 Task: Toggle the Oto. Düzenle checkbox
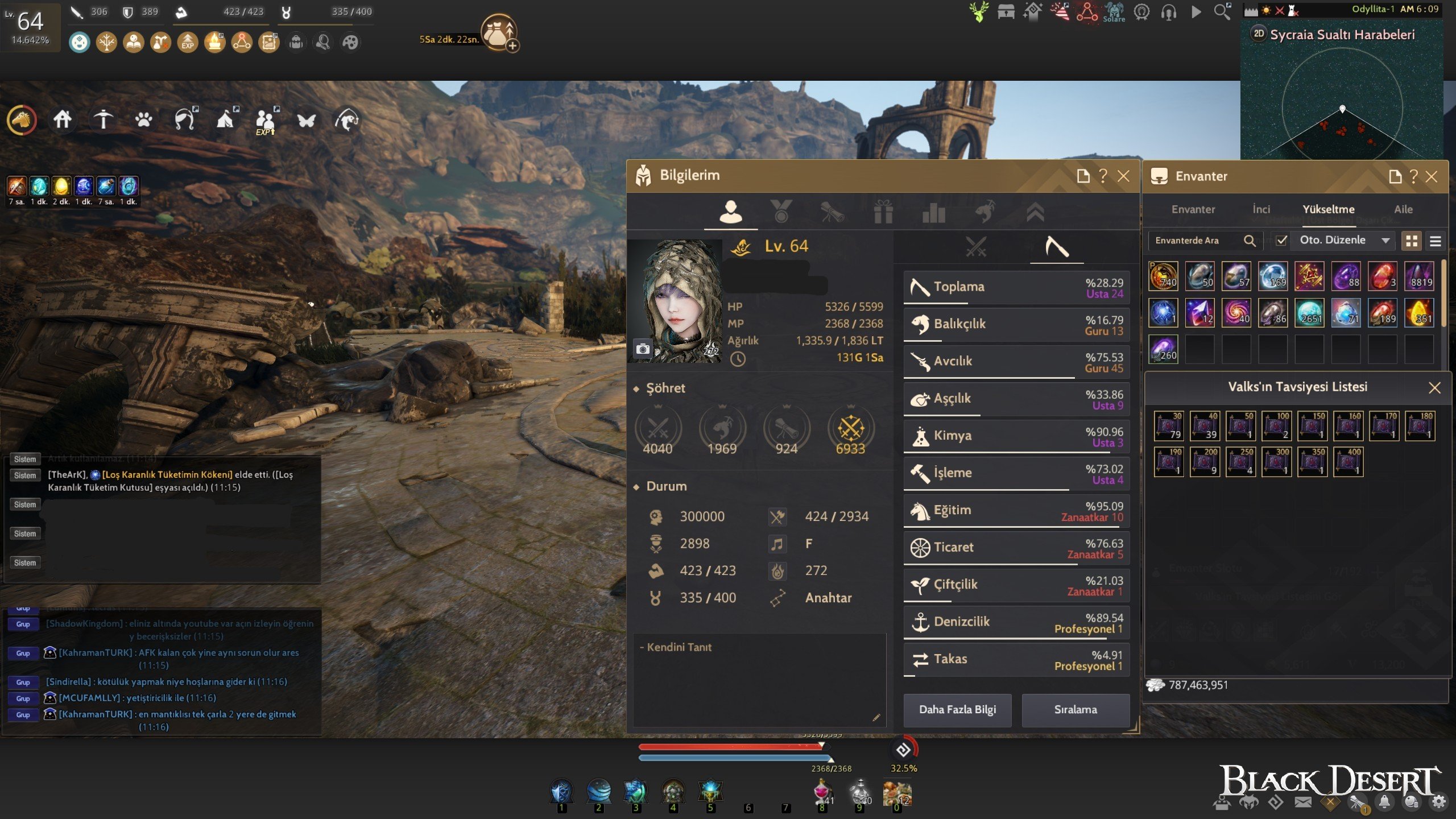point(1281,241)
